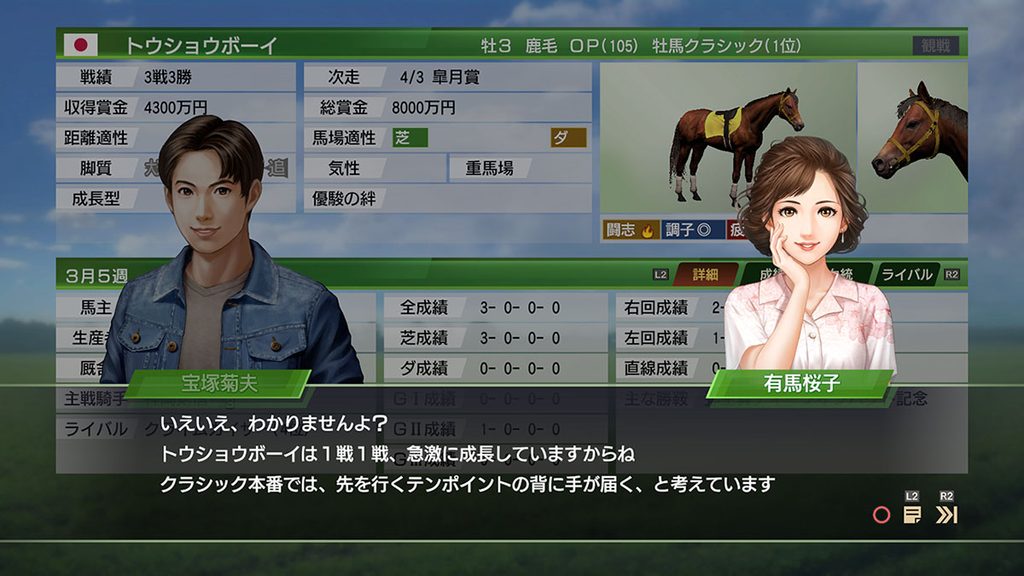The width and height of the screenshot is (1024, 576).
Task: Open the ライバル tab
Action: (x=907, y=274)
